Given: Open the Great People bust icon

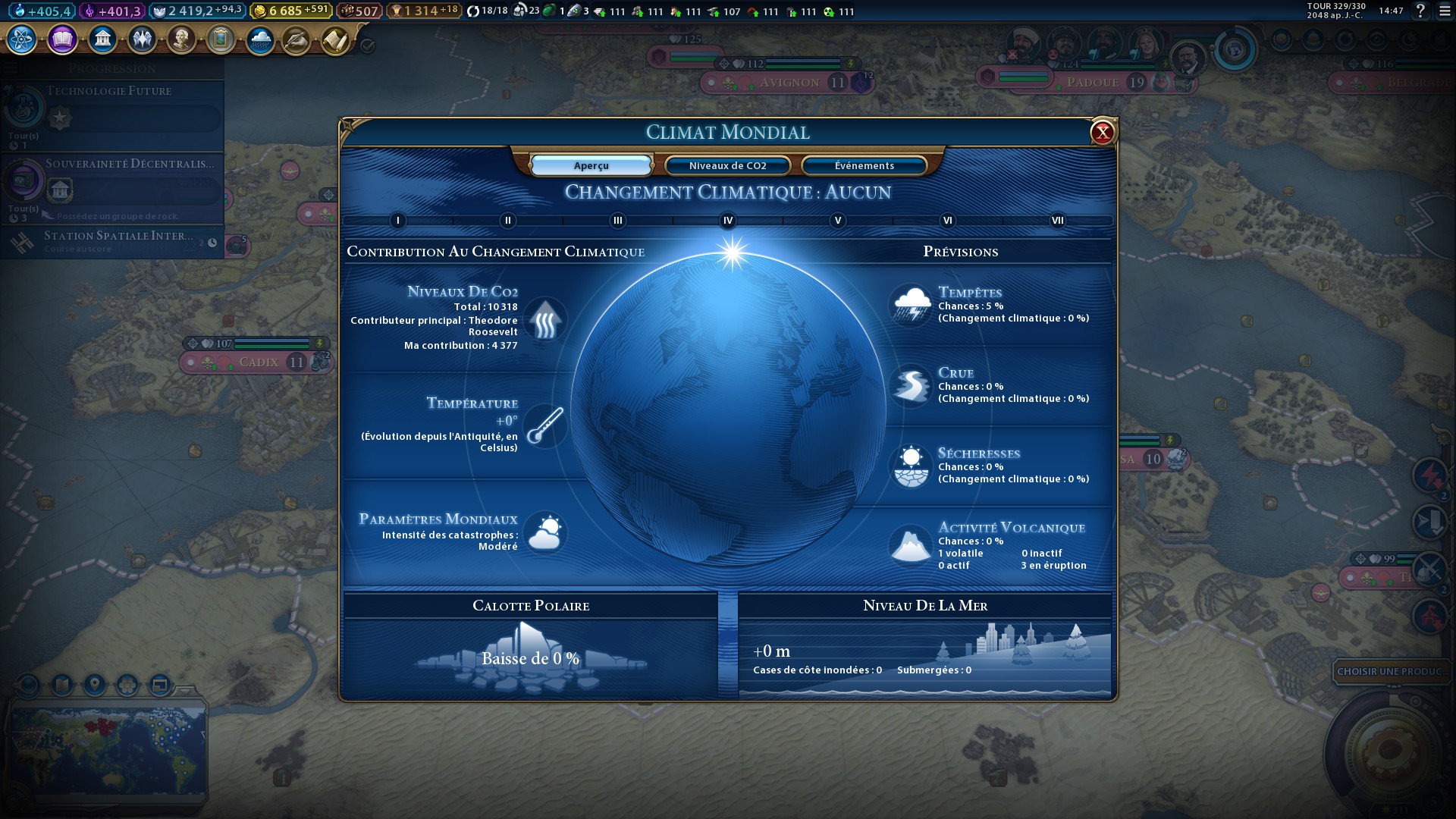Looking at the screenshot, I should click(181, 39).
